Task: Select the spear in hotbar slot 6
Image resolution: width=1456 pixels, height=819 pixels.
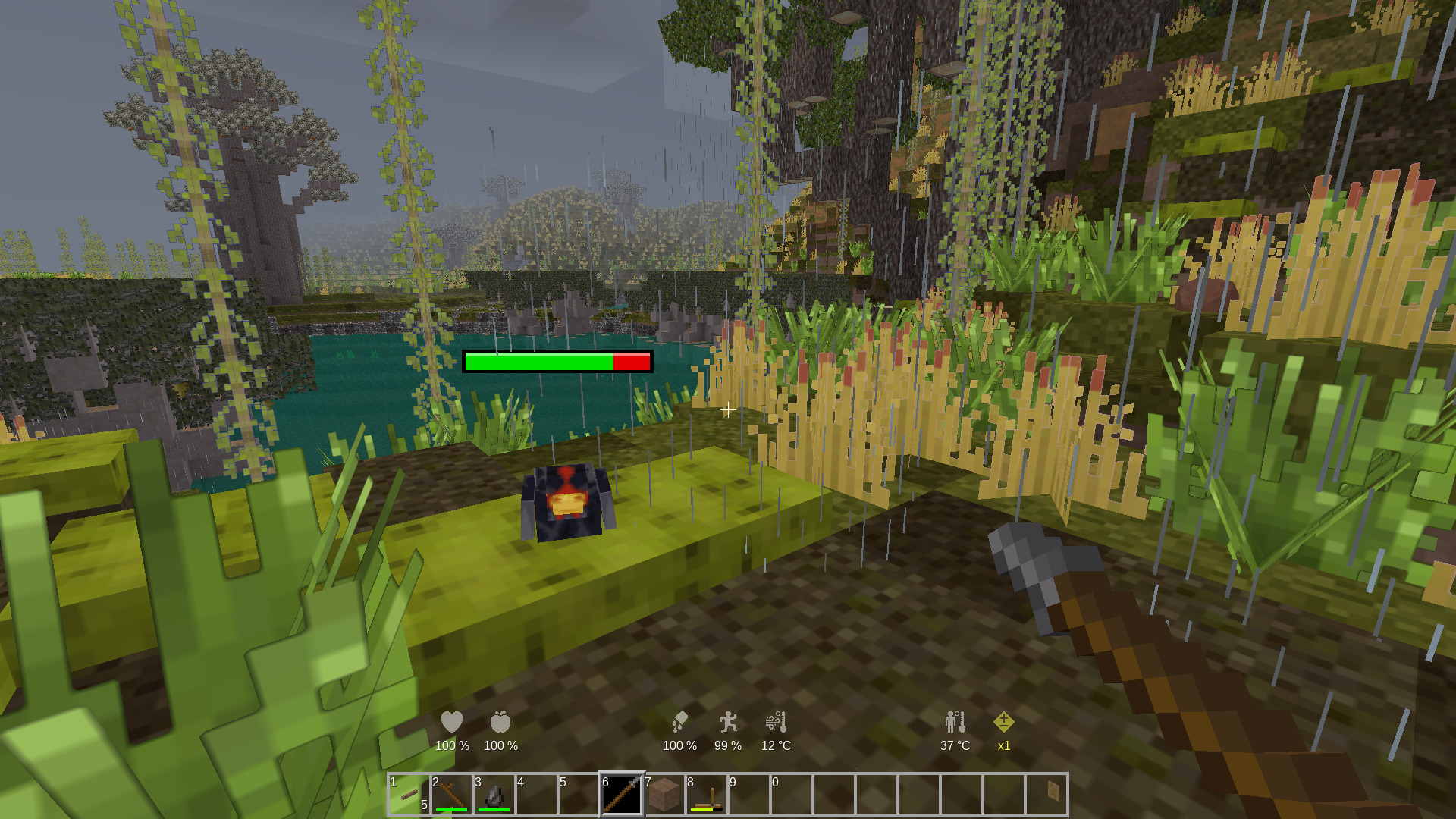Action: click(x=621, y=795)
